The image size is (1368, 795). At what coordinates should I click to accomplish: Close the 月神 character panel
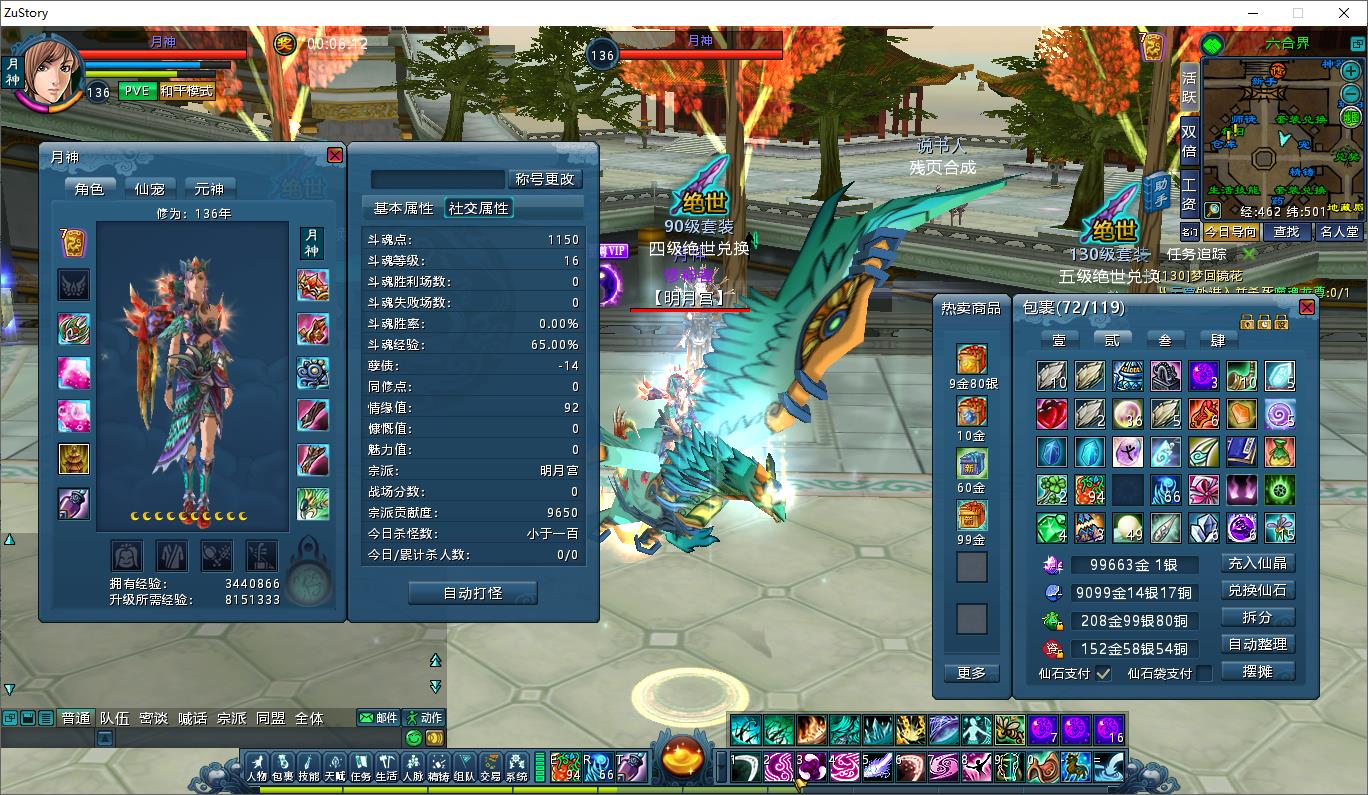(335, 155)
